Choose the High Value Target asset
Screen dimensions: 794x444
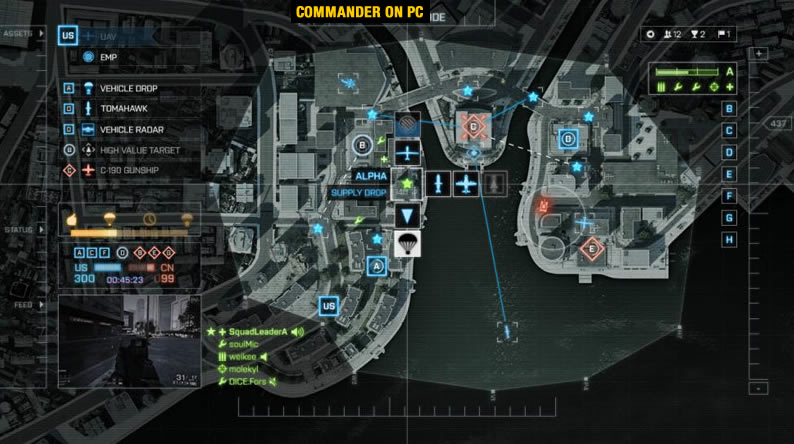[x=139, y=150]
